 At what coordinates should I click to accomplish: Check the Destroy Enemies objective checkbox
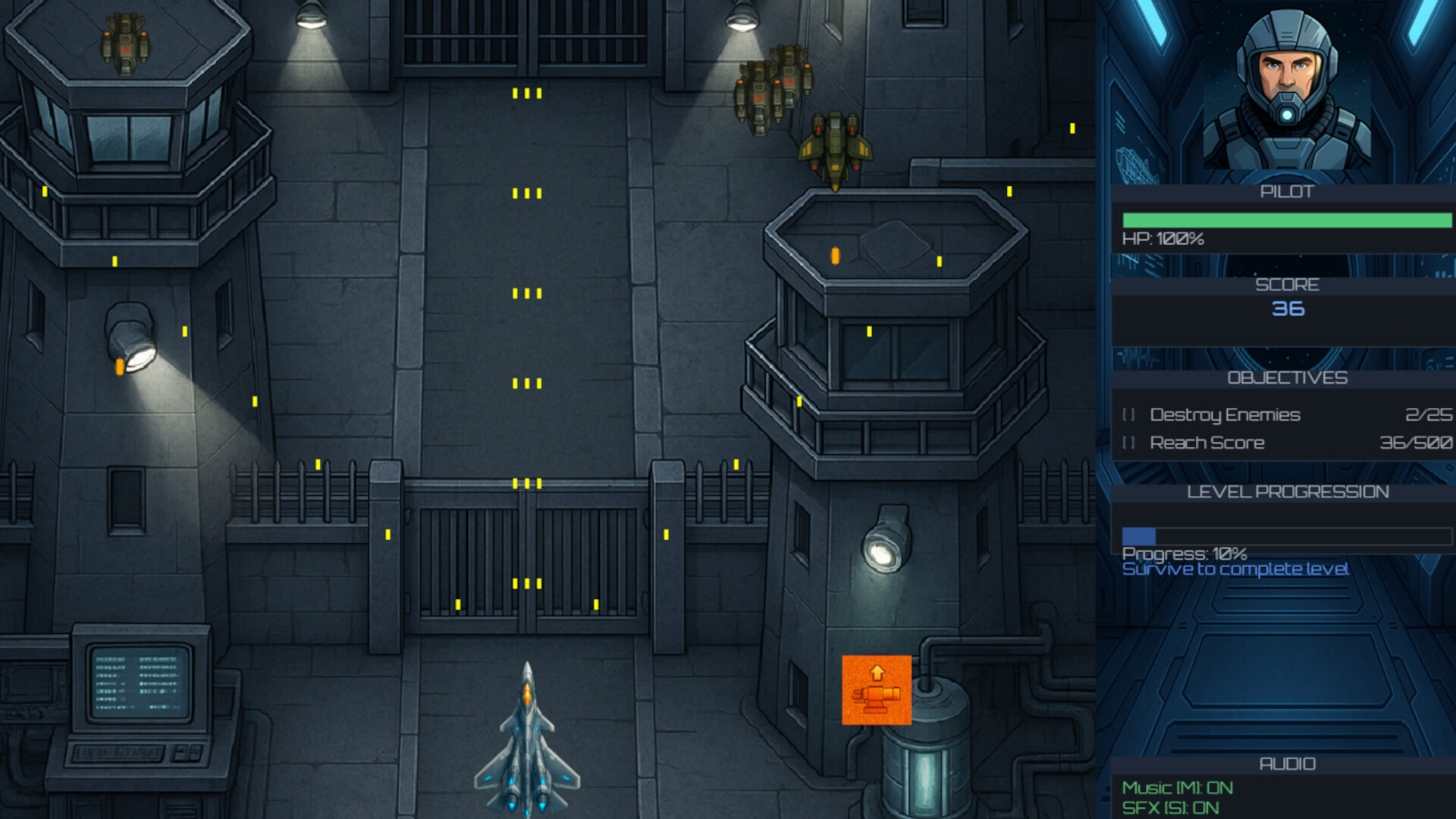tap(1129, 415)
